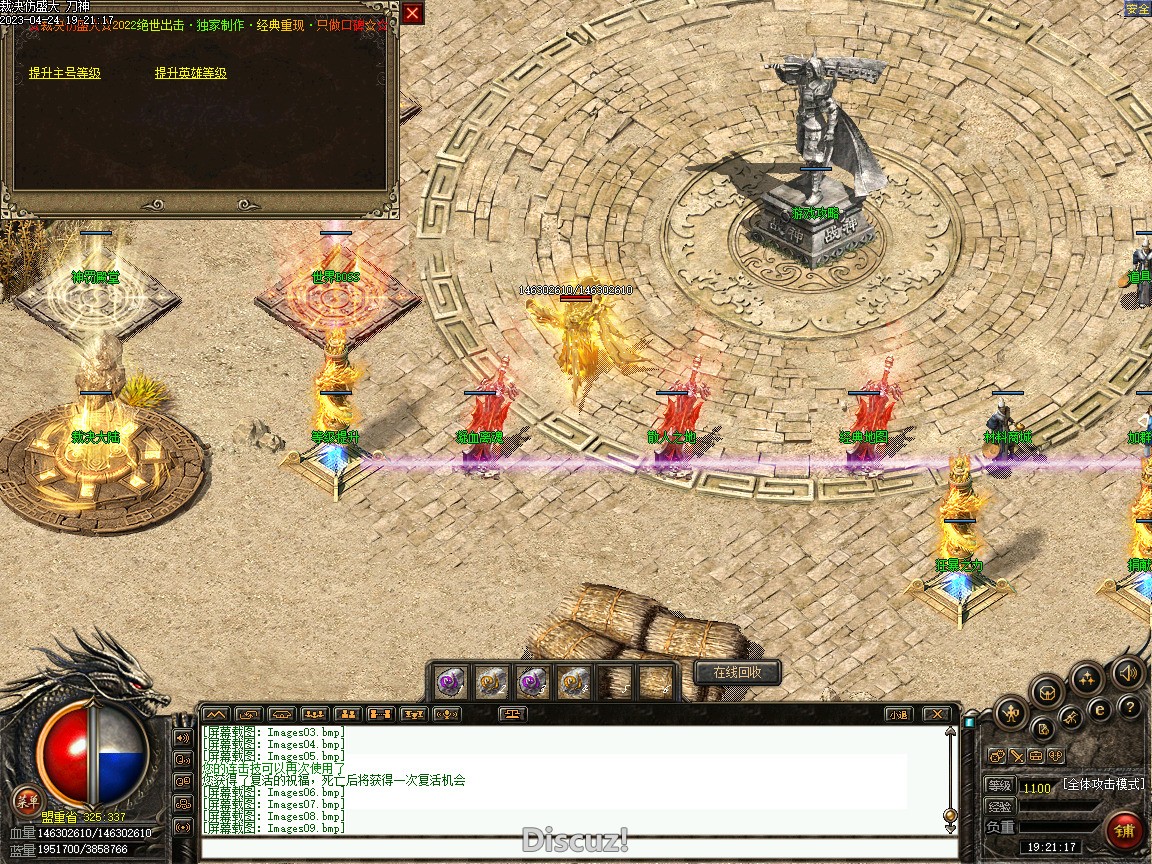Click the 在线回收 button
Viewport: 1152px width, 864px height.
pos(737,673)
